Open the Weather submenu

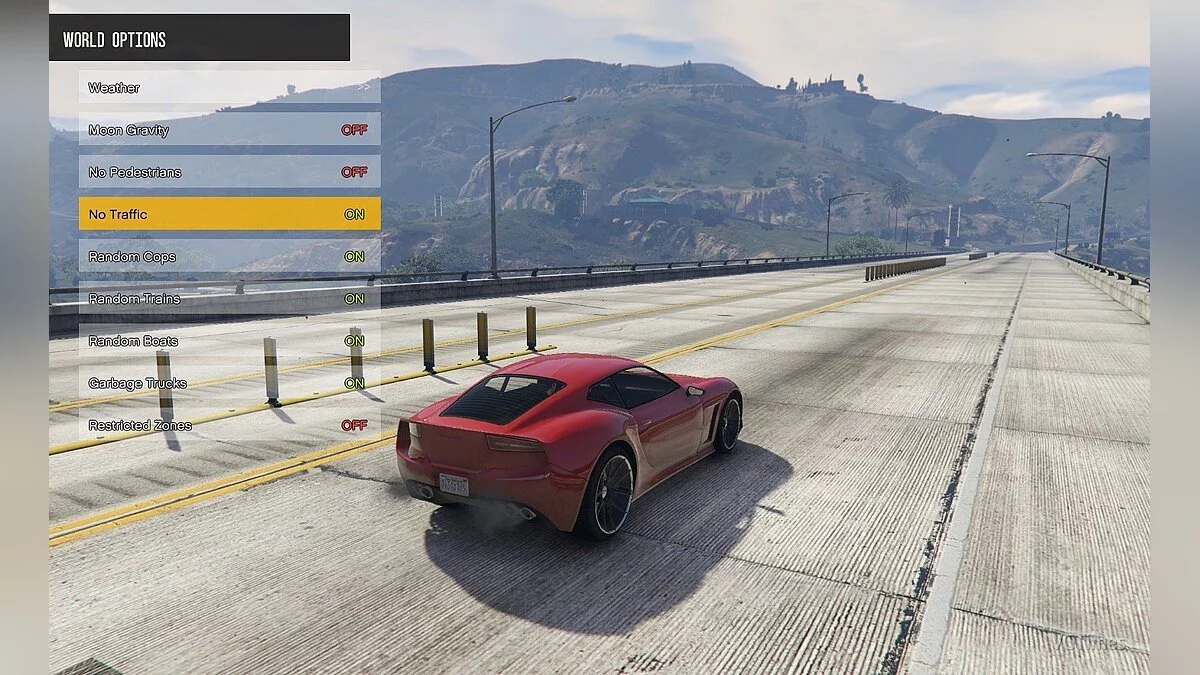(229, 87)
